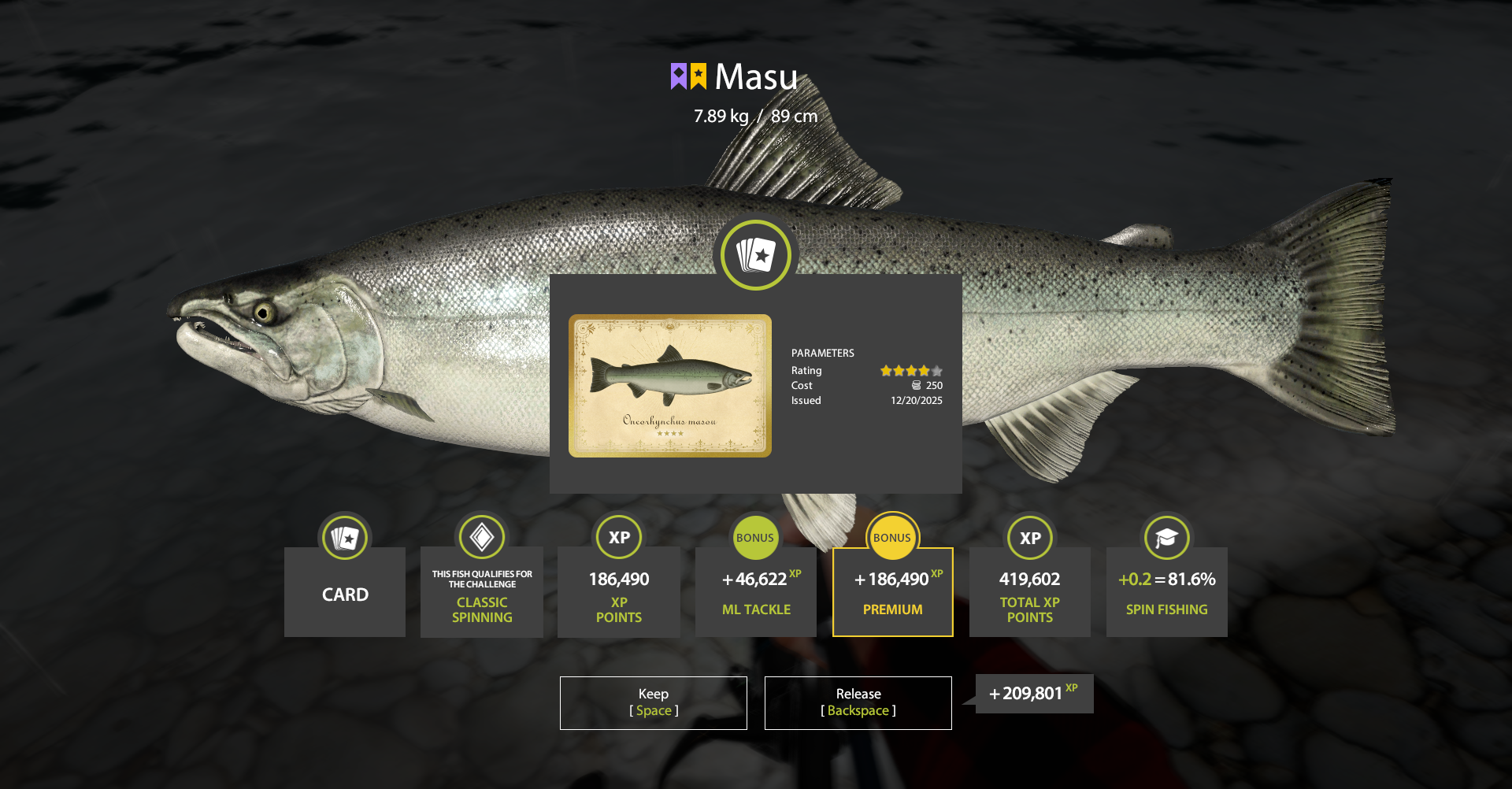This screenshot has height=789, width=1512.
Task: Click the Premium bonus badge icon
Action: [x=892, y=537]
